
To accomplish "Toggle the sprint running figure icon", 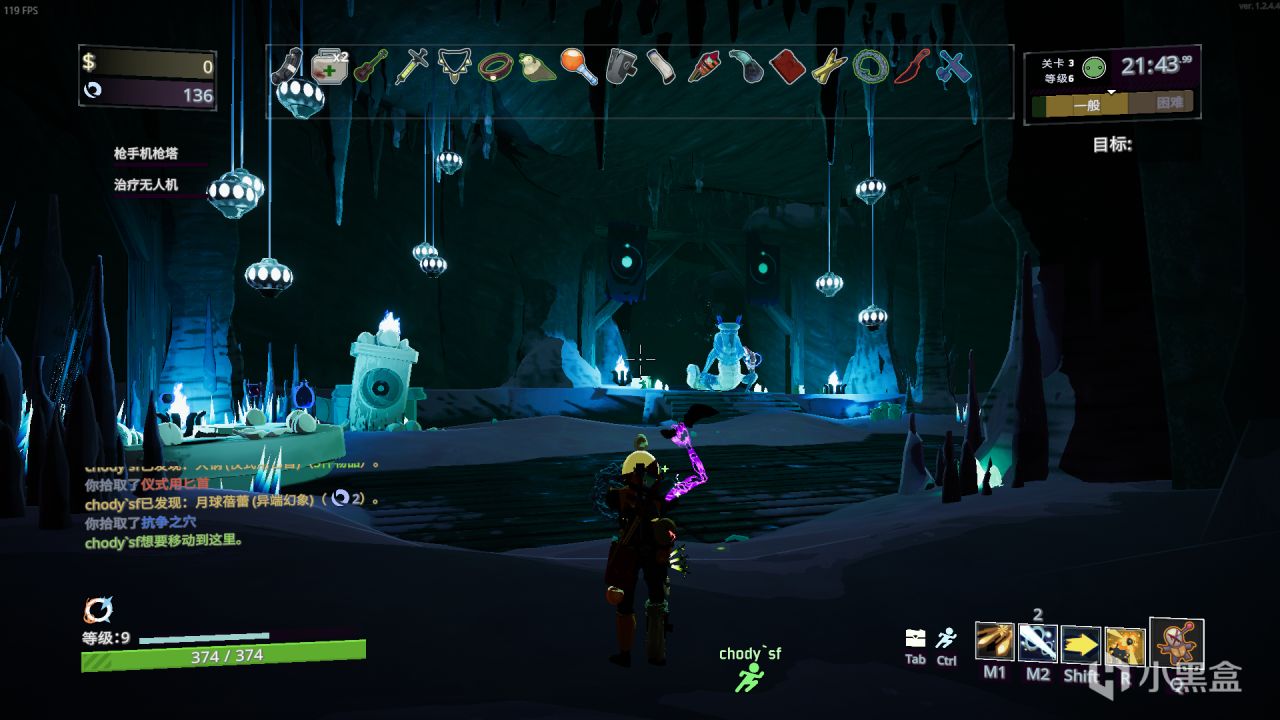I will coord(946,638).
